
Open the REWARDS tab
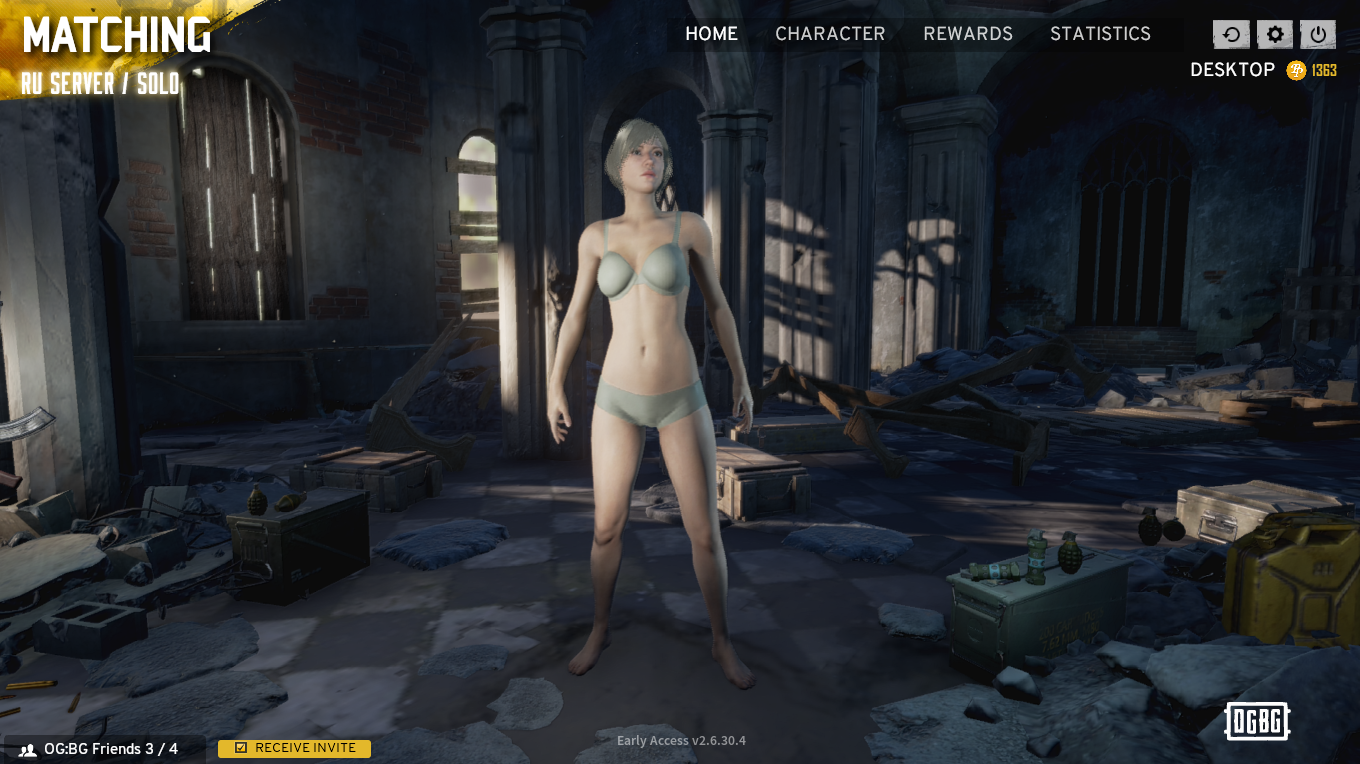tap(967, 33)
